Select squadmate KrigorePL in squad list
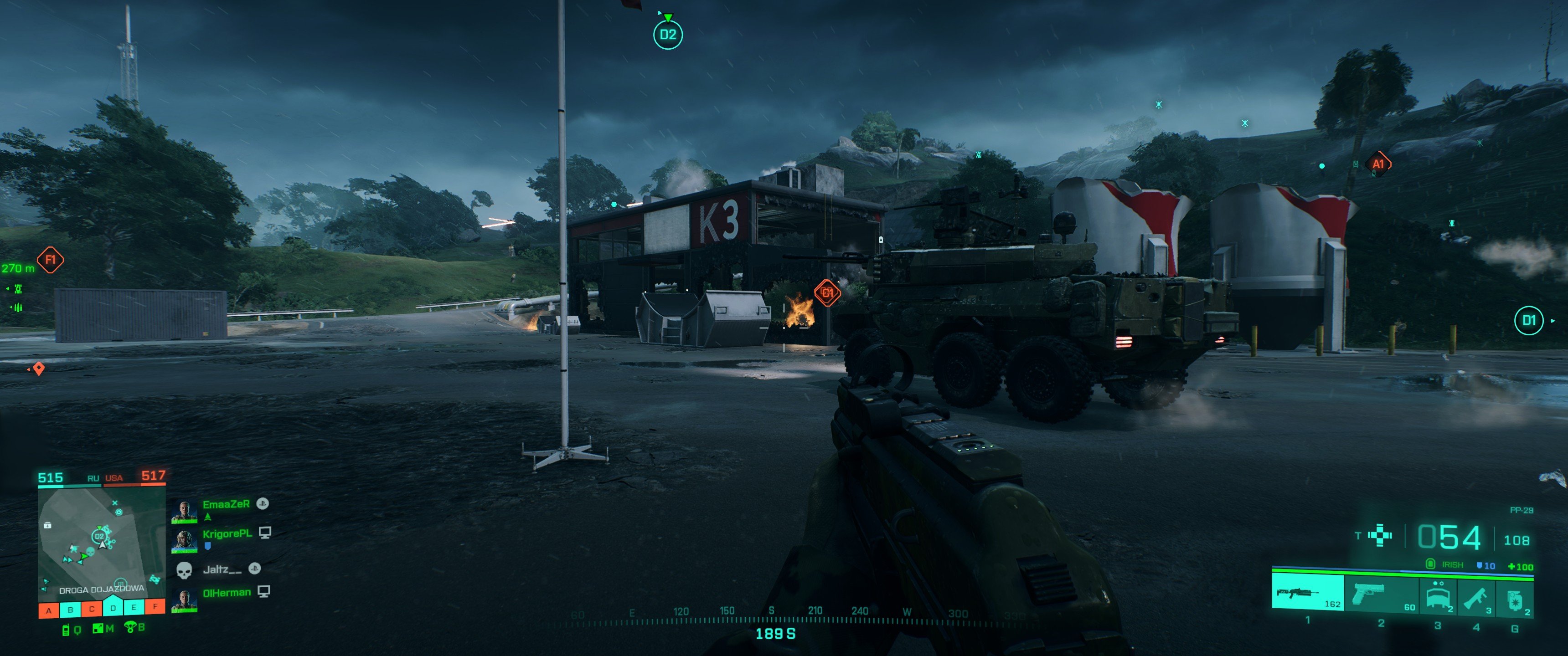Screen dimensions: 1568x656 [x=227, y=534]
